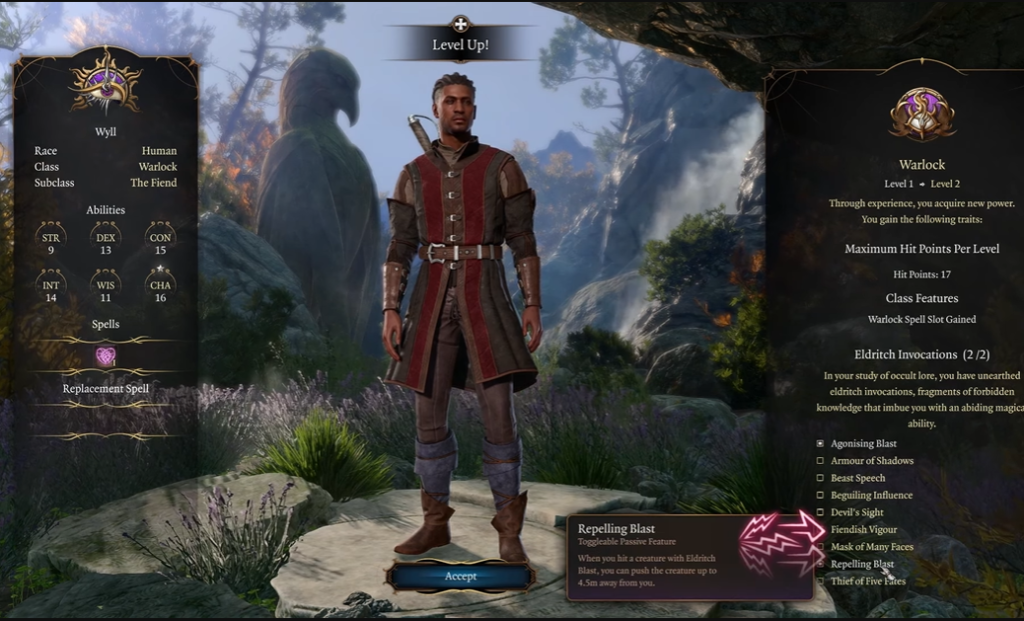Uncheck the Agonising Blast invocation

pyautogui.click(x=821, y=443)
